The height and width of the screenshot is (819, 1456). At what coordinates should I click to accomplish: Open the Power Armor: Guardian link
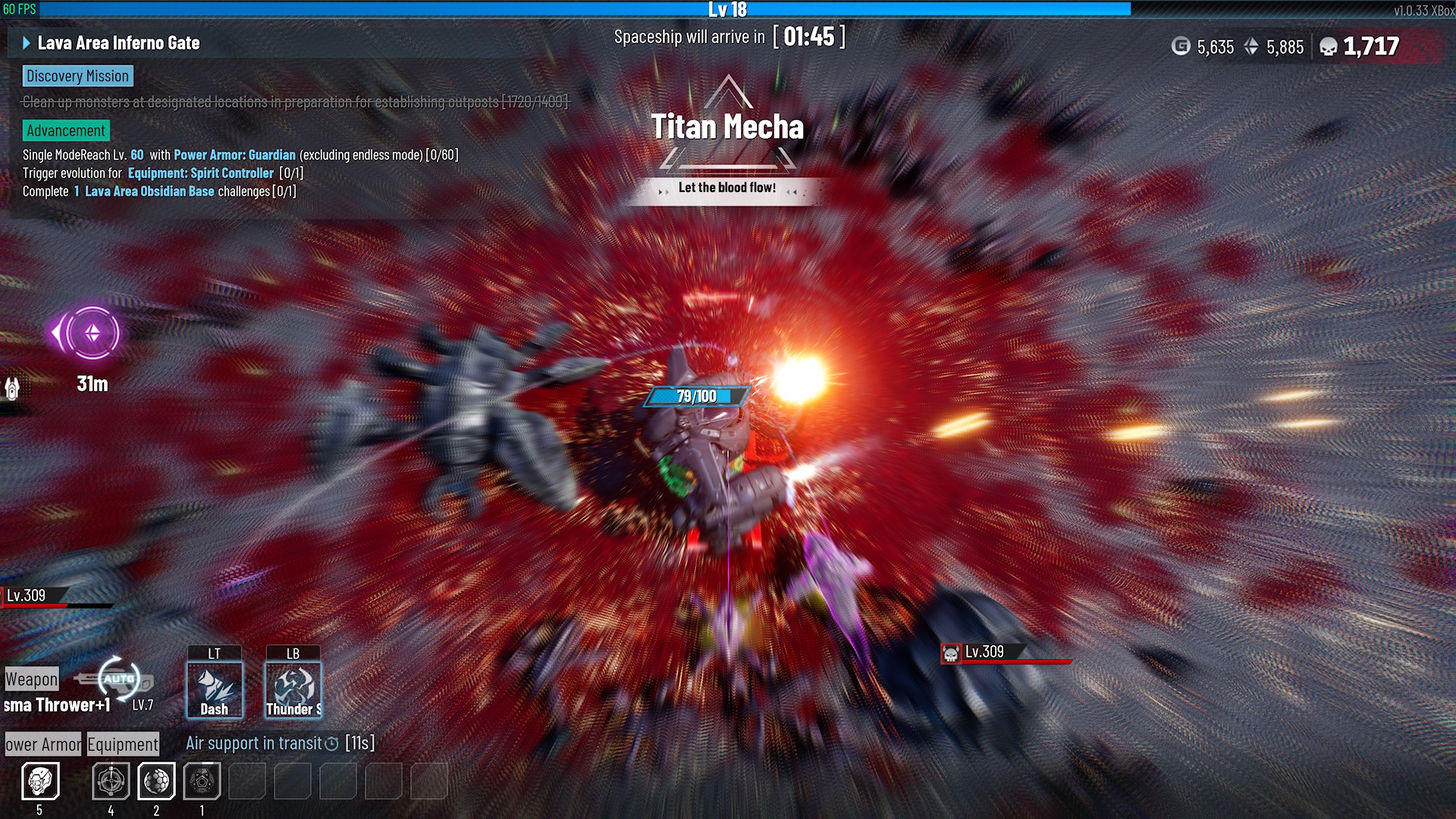[x=234, y=155]
